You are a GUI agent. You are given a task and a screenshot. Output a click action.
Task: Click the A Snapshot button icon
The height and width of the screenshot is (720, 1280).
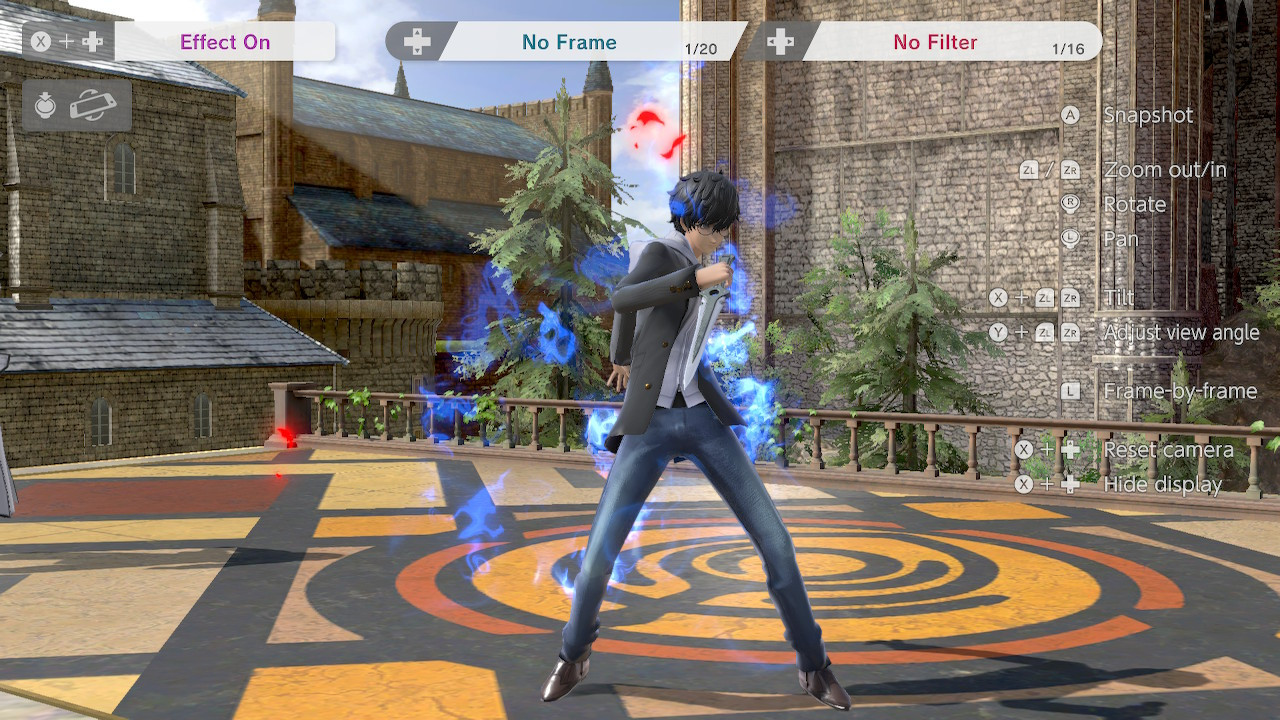coord(1068,115)
